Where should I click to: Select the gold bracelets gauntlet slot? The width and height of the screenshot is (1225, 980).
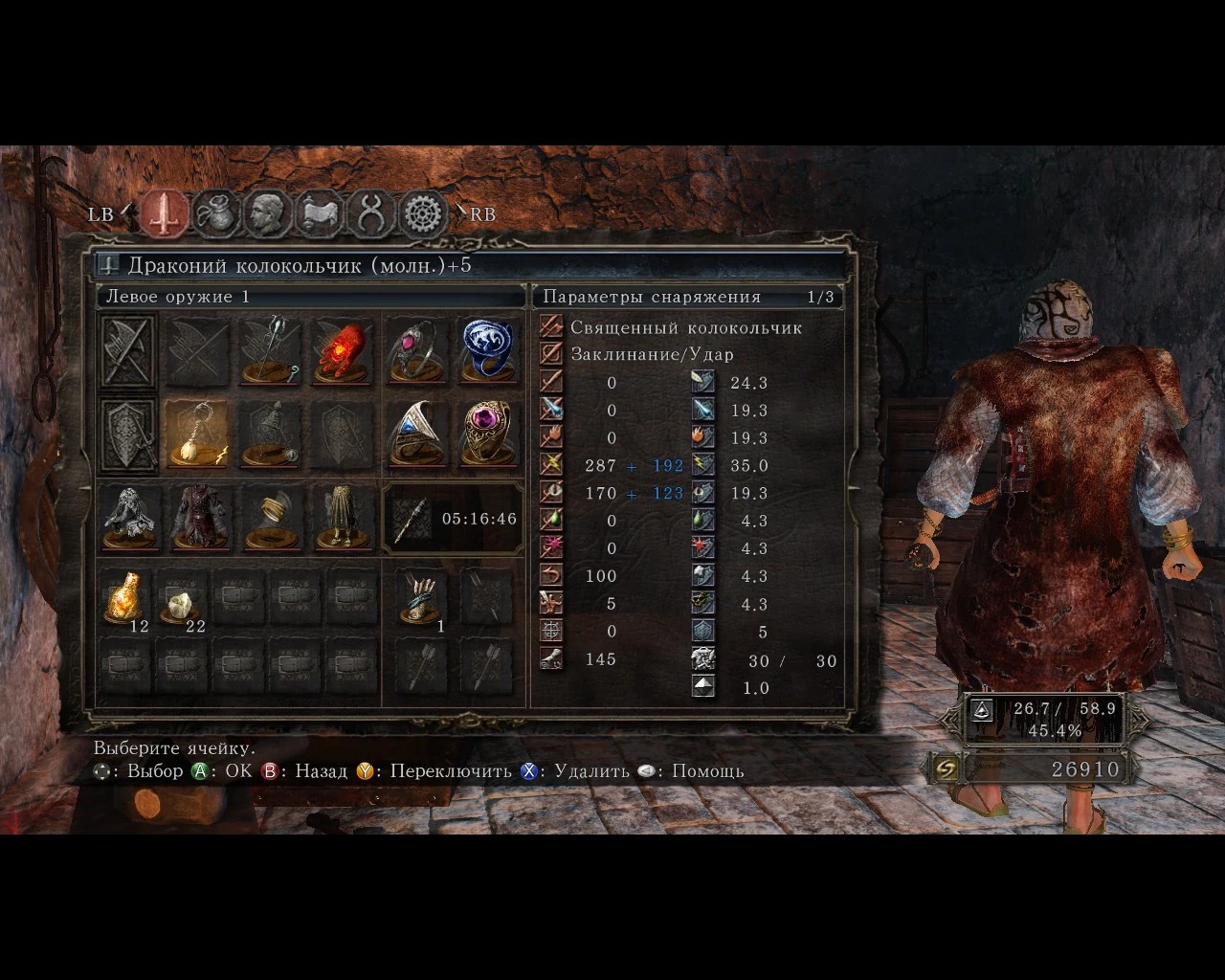click(x=271, y=519)
